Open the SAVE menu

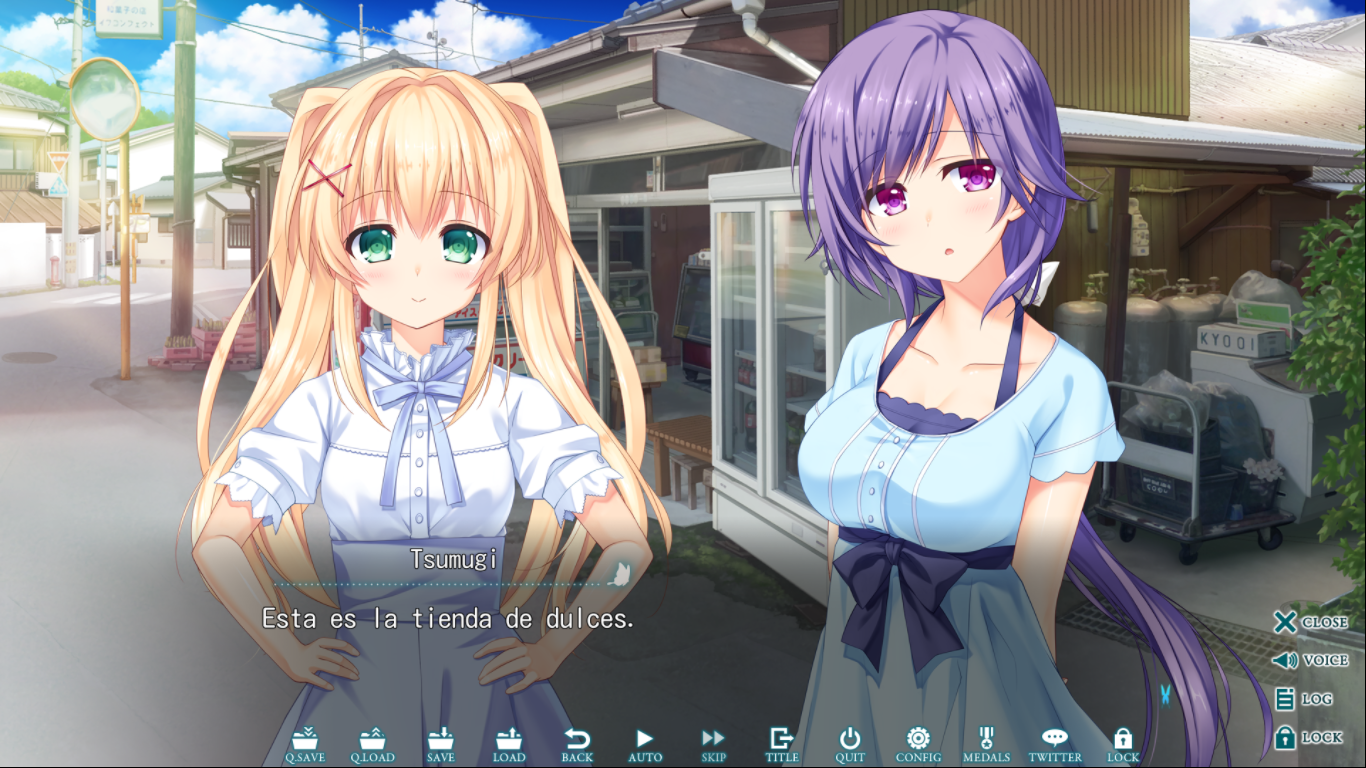(441, 744)
